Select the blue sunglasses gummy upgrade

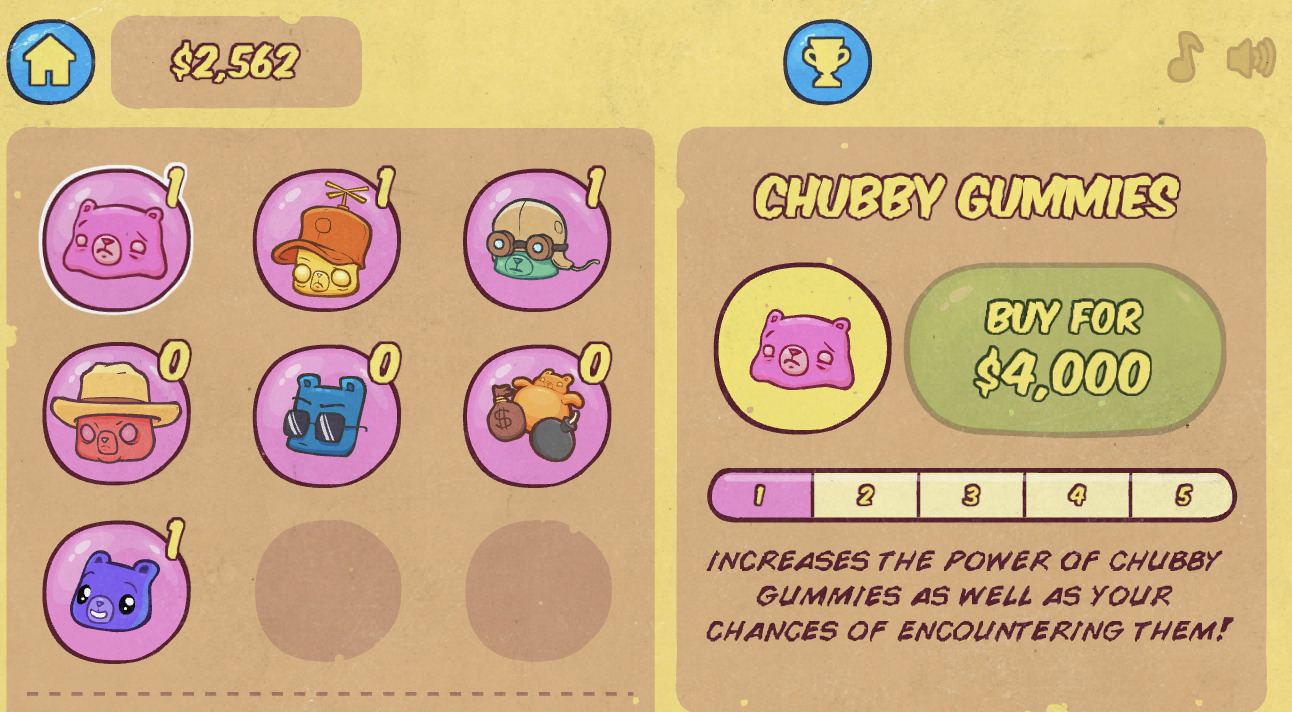point(326,414)
